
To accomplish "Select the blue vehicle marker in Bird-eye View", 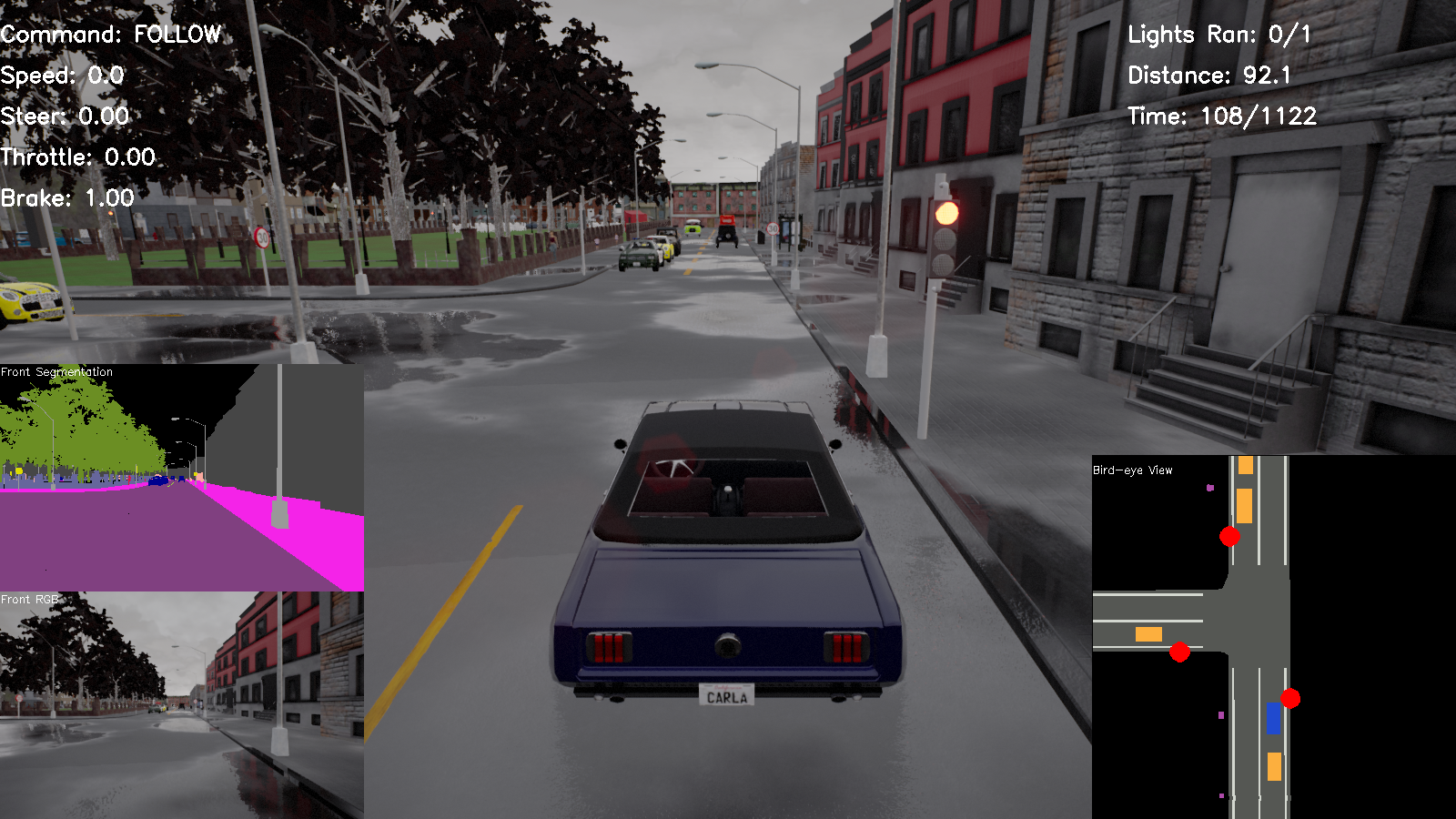I will (1273, 720).
